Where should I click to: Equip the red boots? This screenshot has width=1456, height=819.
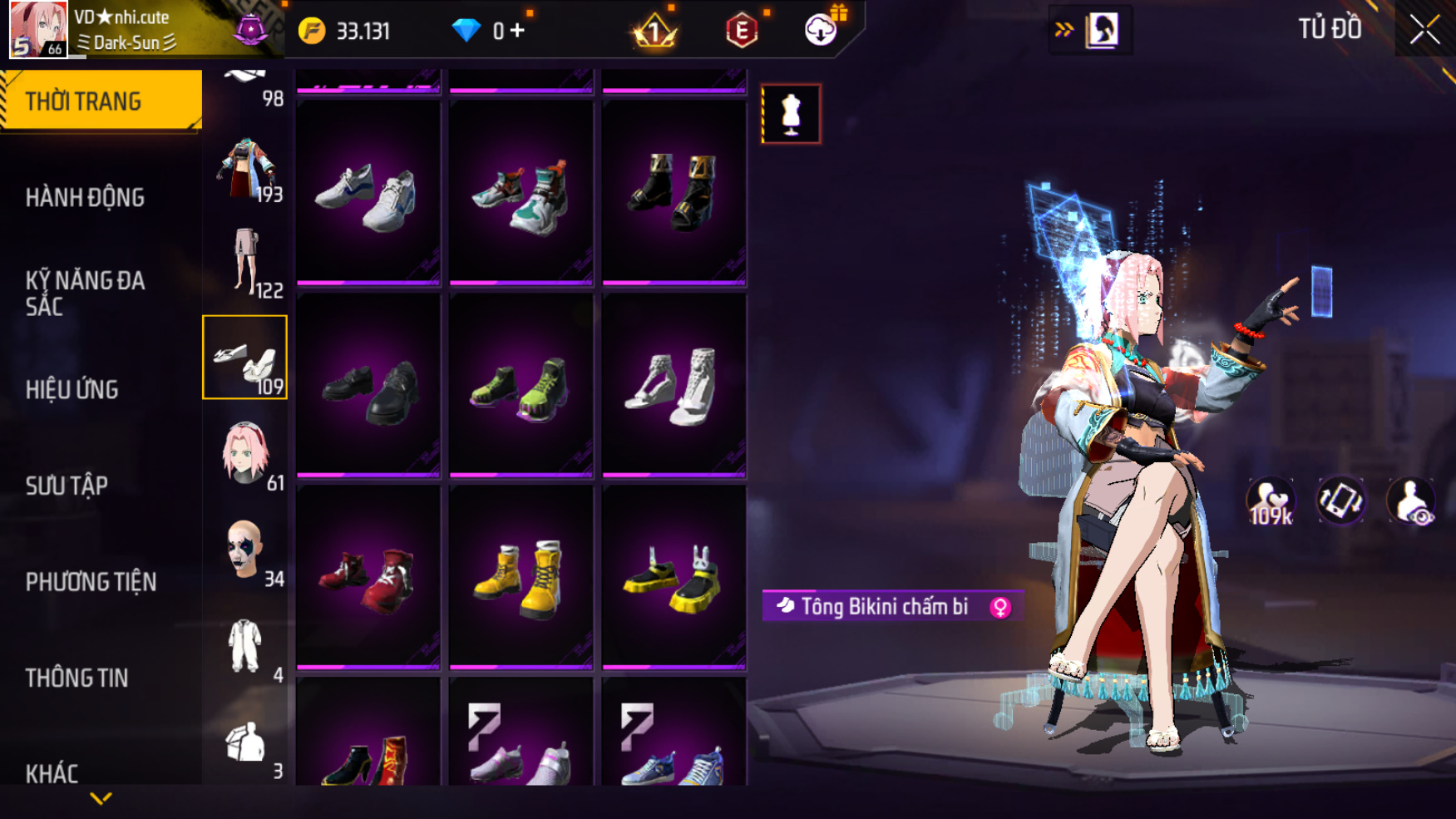368,578
